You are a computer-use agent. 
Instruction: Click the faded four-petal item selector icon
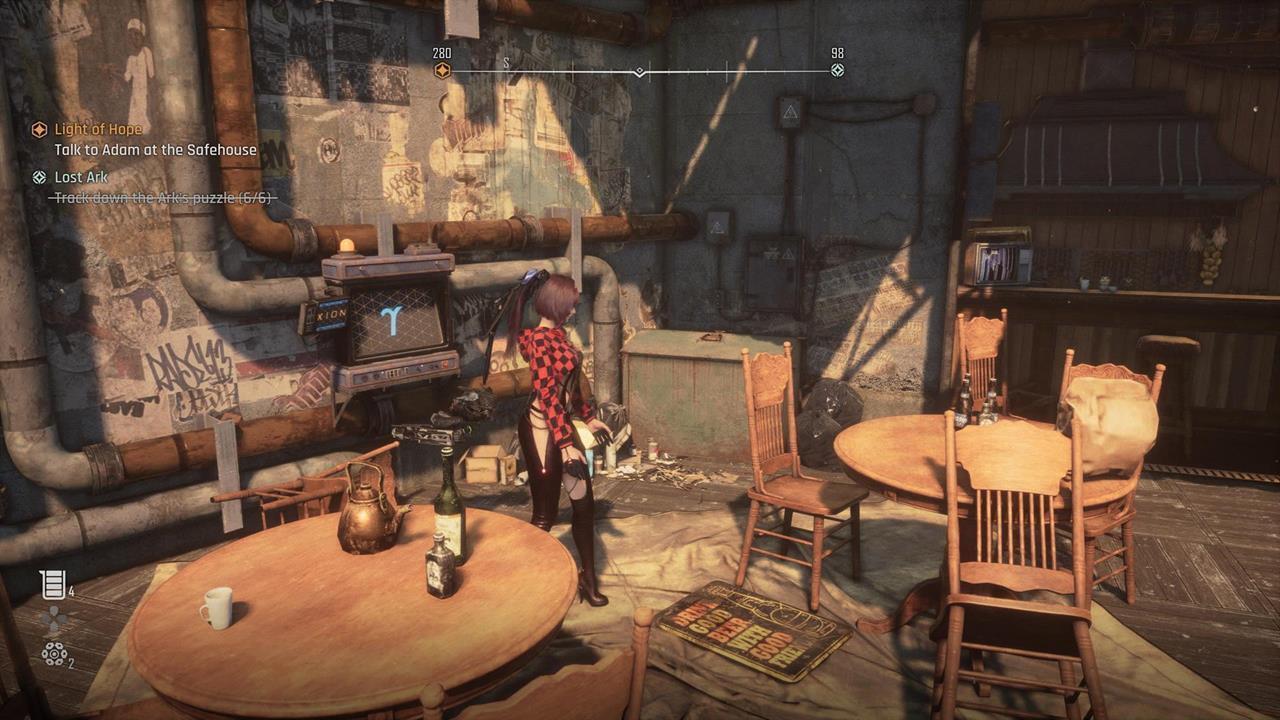54,620
